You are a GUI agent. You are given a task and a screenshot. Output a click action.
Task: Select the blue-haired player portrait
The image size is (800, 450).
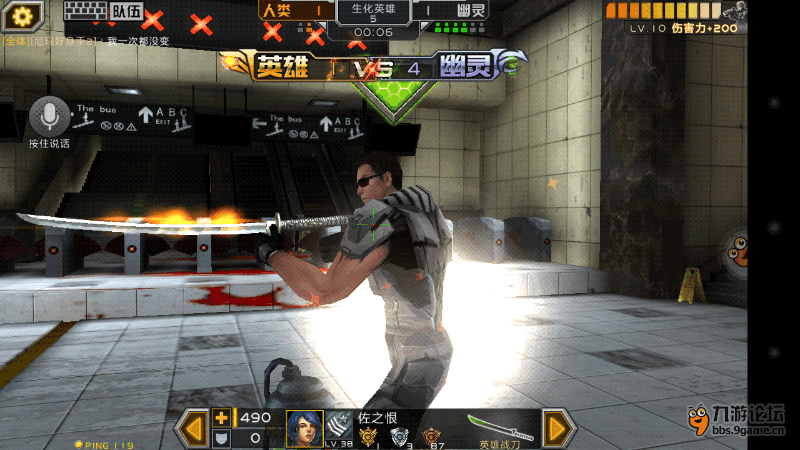304,428
